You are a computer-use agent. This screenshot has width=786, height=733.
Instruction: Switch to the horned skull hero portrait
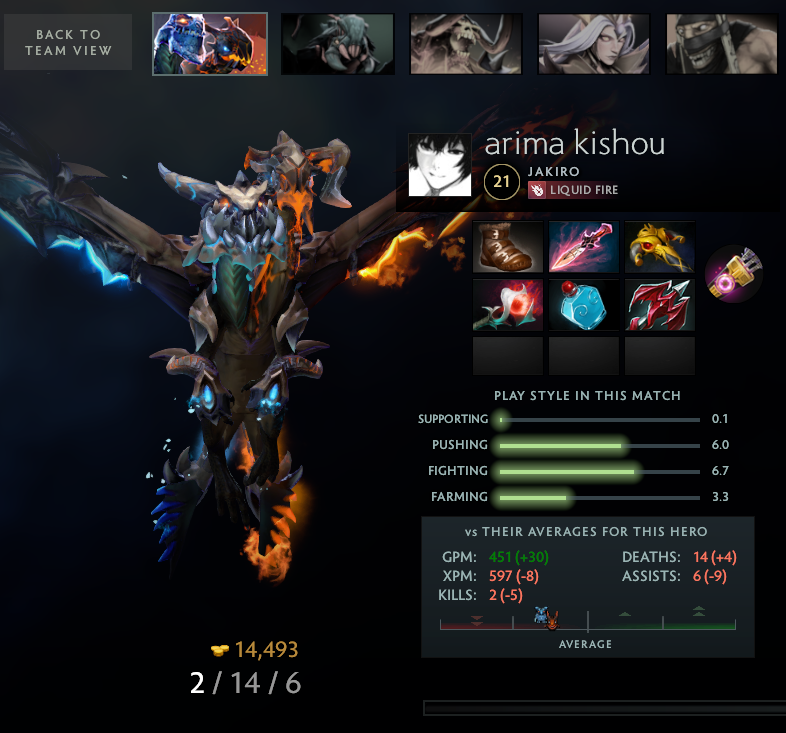[466, 44]
